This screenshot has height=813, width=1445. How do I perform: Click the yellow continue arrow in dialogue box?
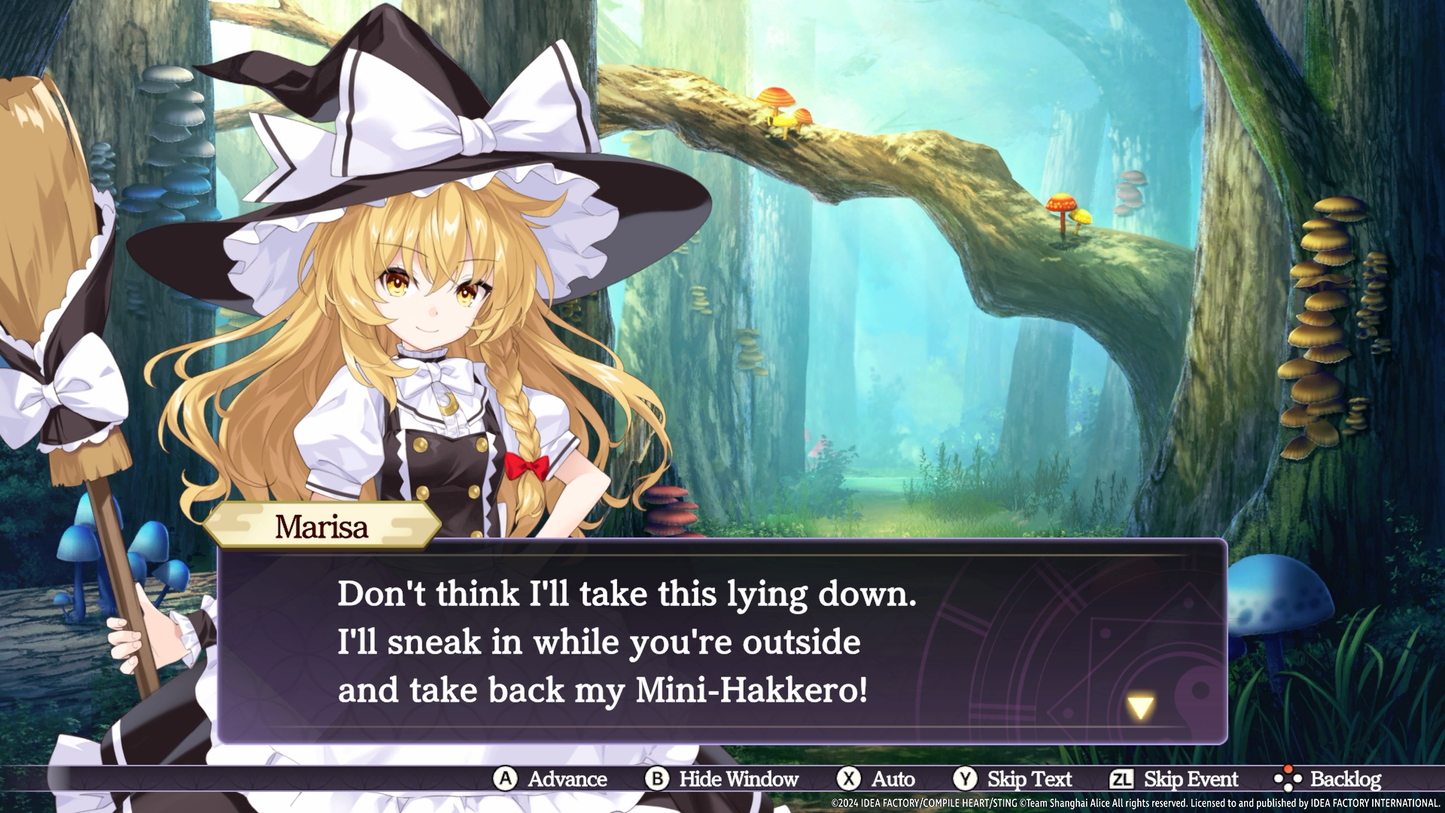[x=1140, y=707]
